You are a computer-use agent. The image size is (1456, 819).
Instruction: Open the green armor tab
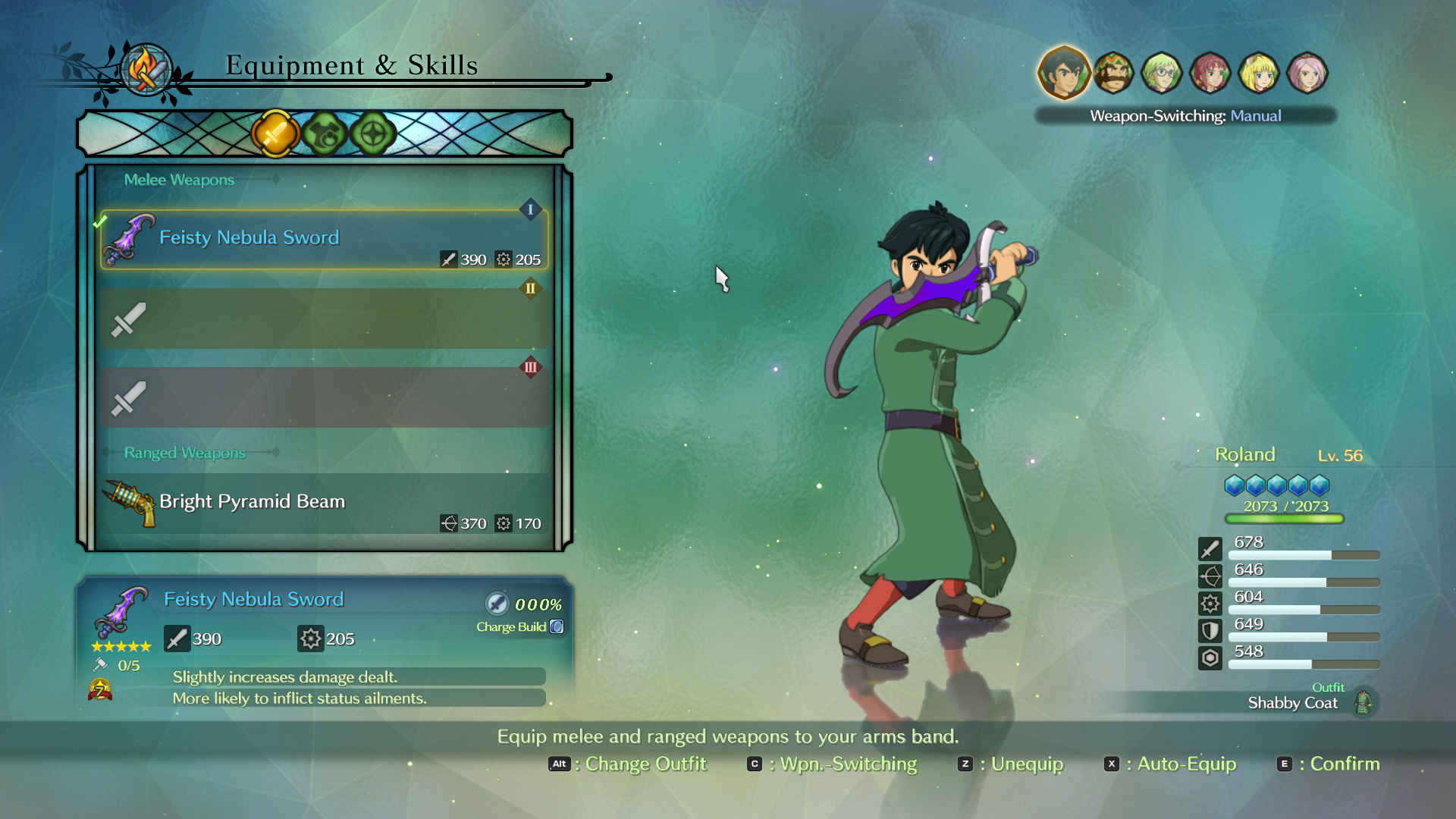click(325, 134)
